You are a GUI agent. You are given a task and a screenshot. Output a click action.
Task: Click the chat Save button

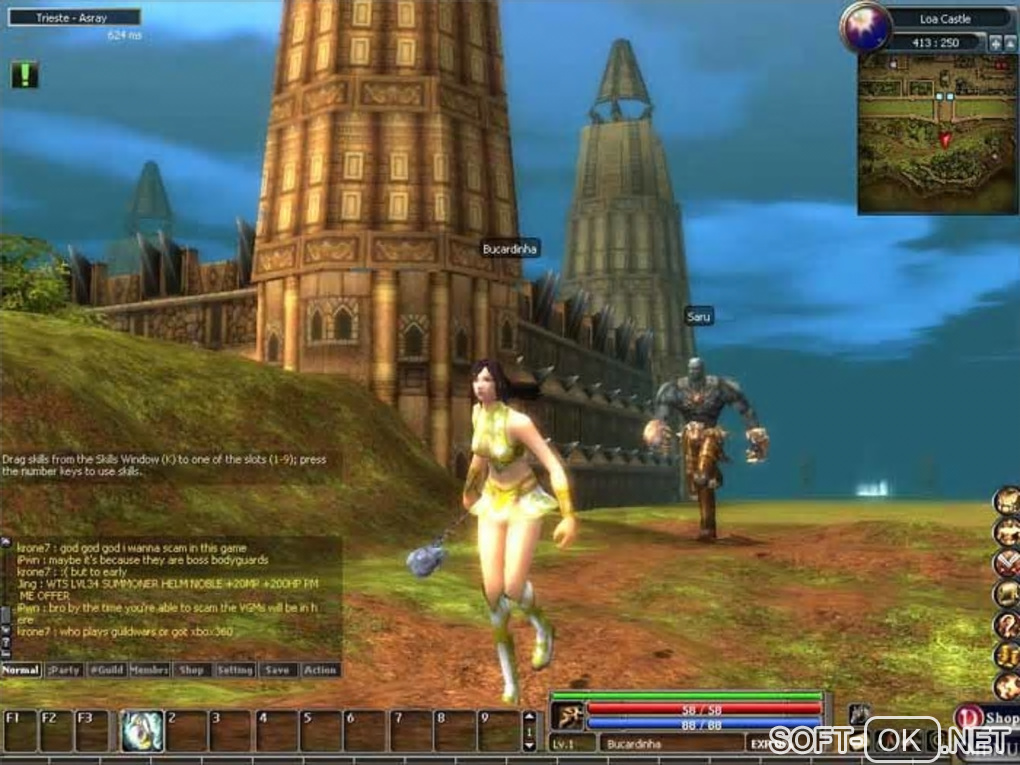(278, 670)
